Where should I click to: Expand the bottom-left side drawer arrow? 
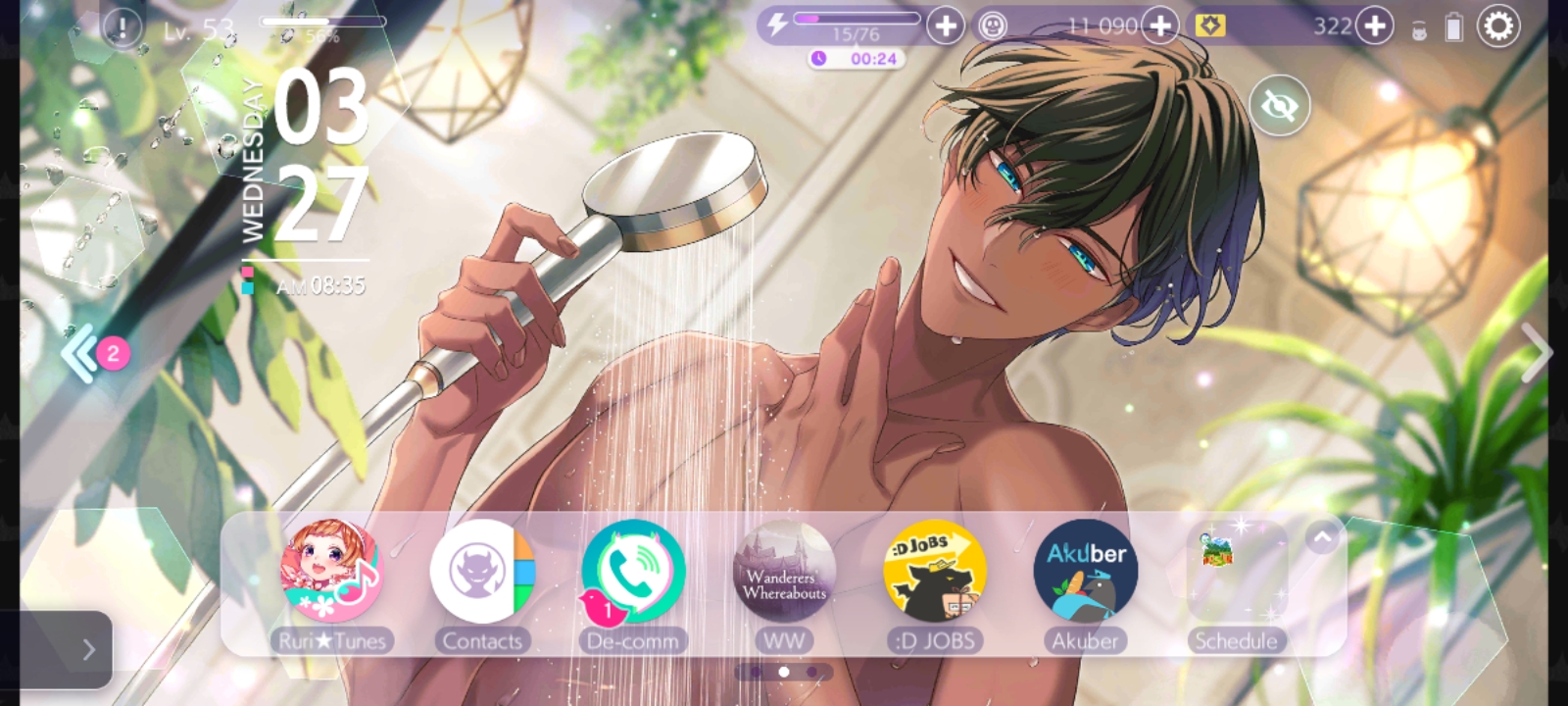click(86, 648)
